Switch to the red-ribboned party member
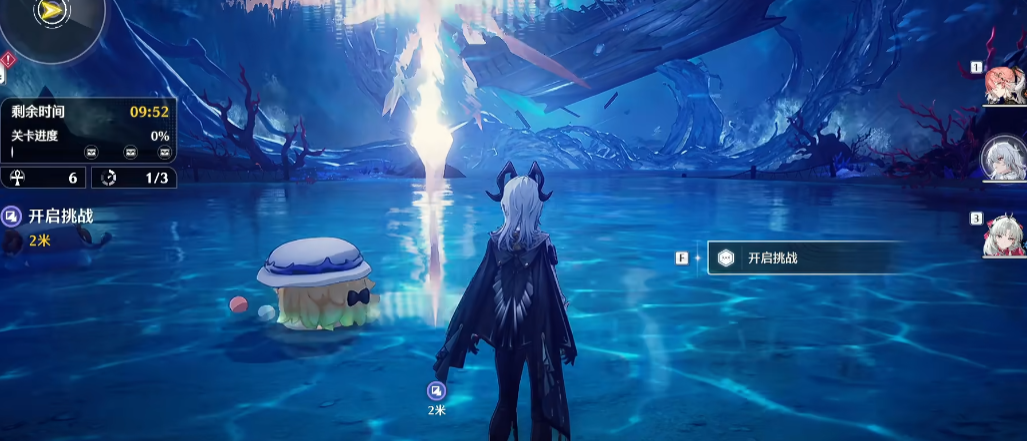Viewport: 1027px width, 441px height. coord(1005,234)
